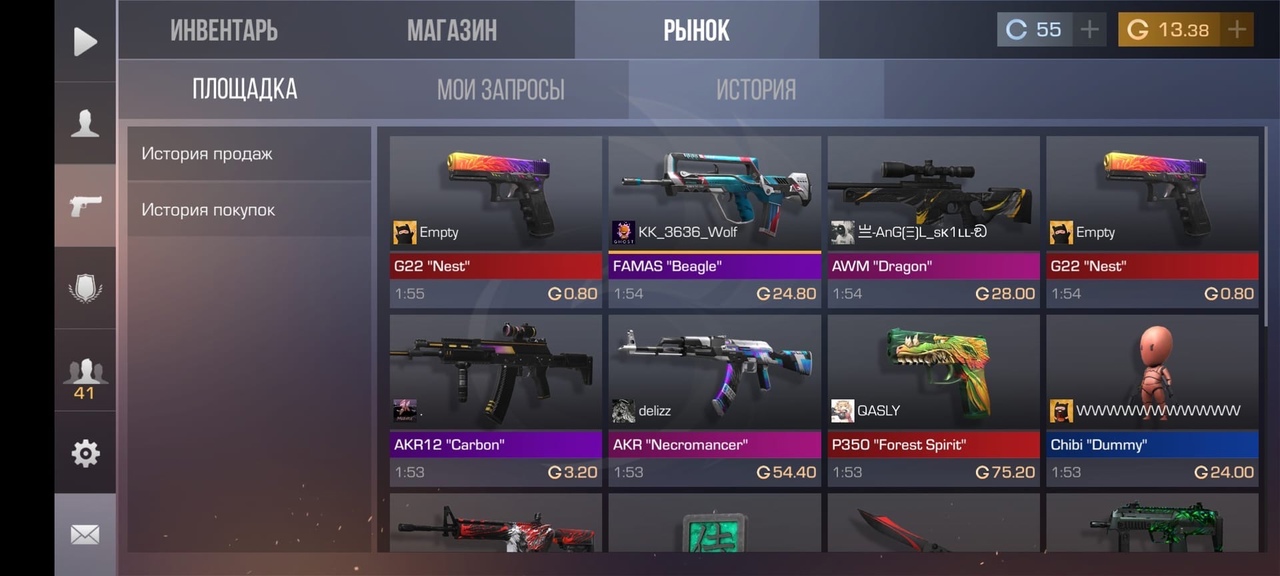Screen dimensions: 1280x576
Task: Switch to the Магазин tab
Action: 452,30
